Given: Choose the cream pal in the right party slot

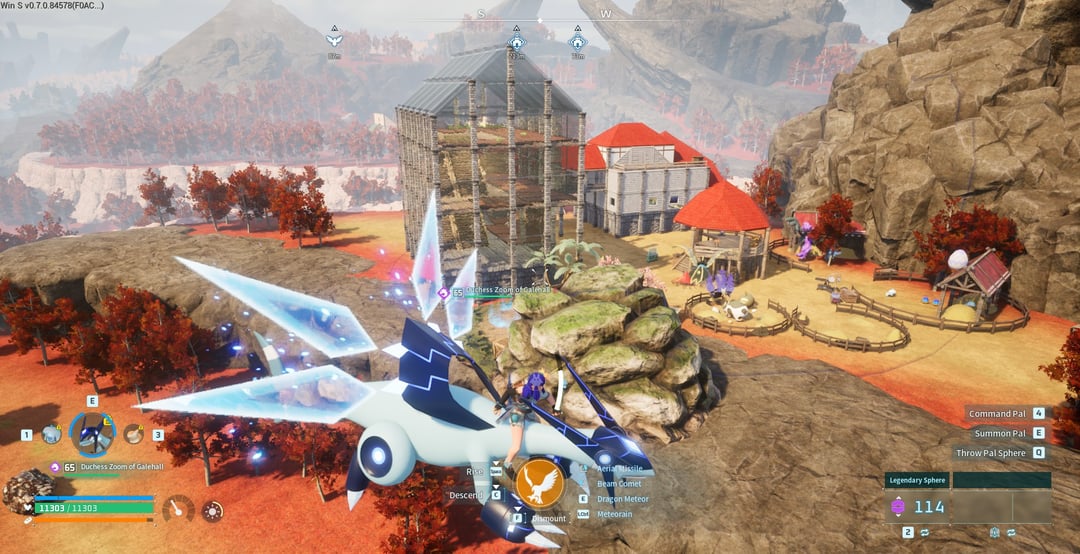Looking at the screenshot, I should point(133,434).
